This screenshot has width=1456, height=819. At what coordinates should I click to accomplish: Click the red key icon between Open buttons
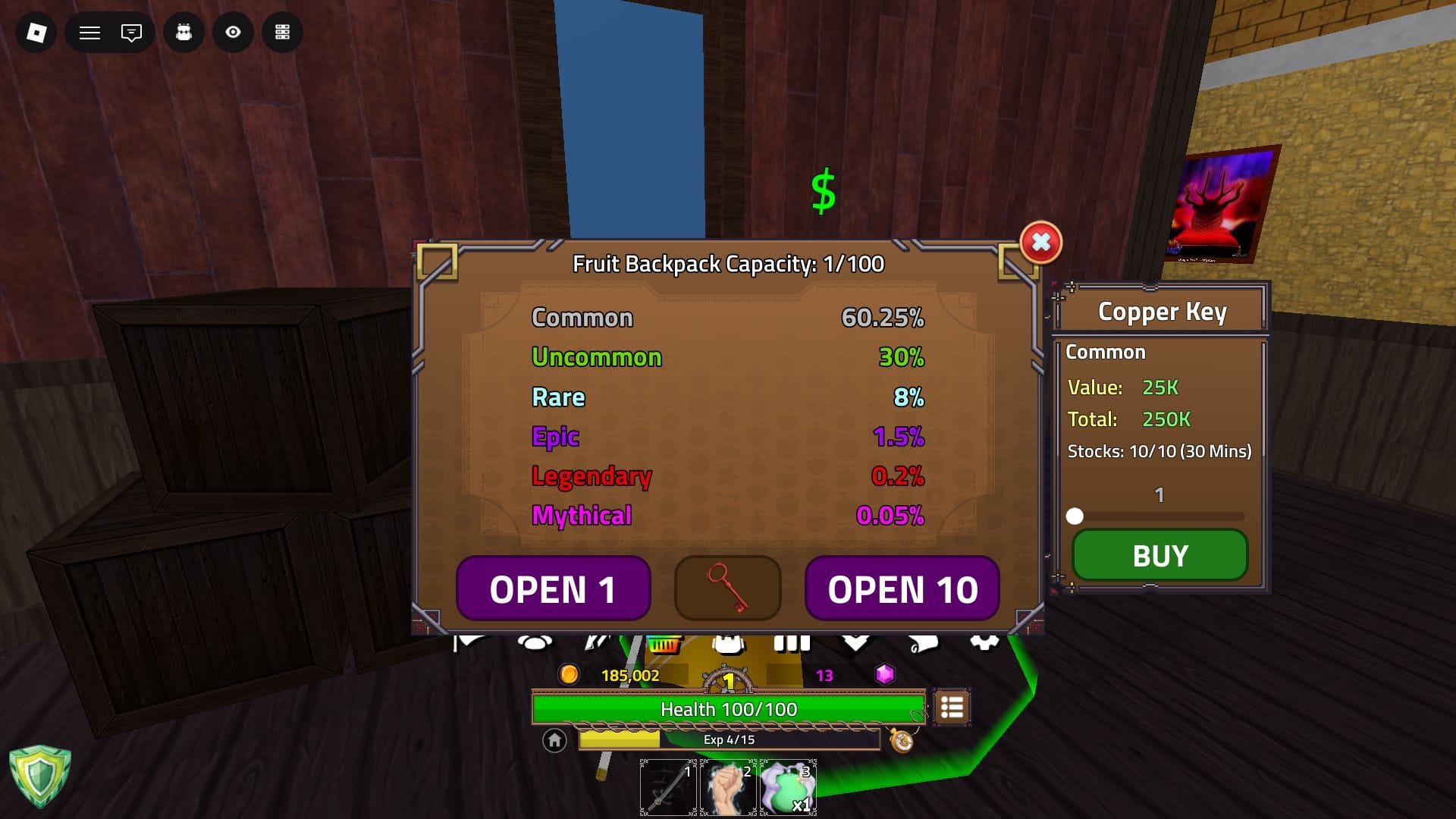click(726, 588)
